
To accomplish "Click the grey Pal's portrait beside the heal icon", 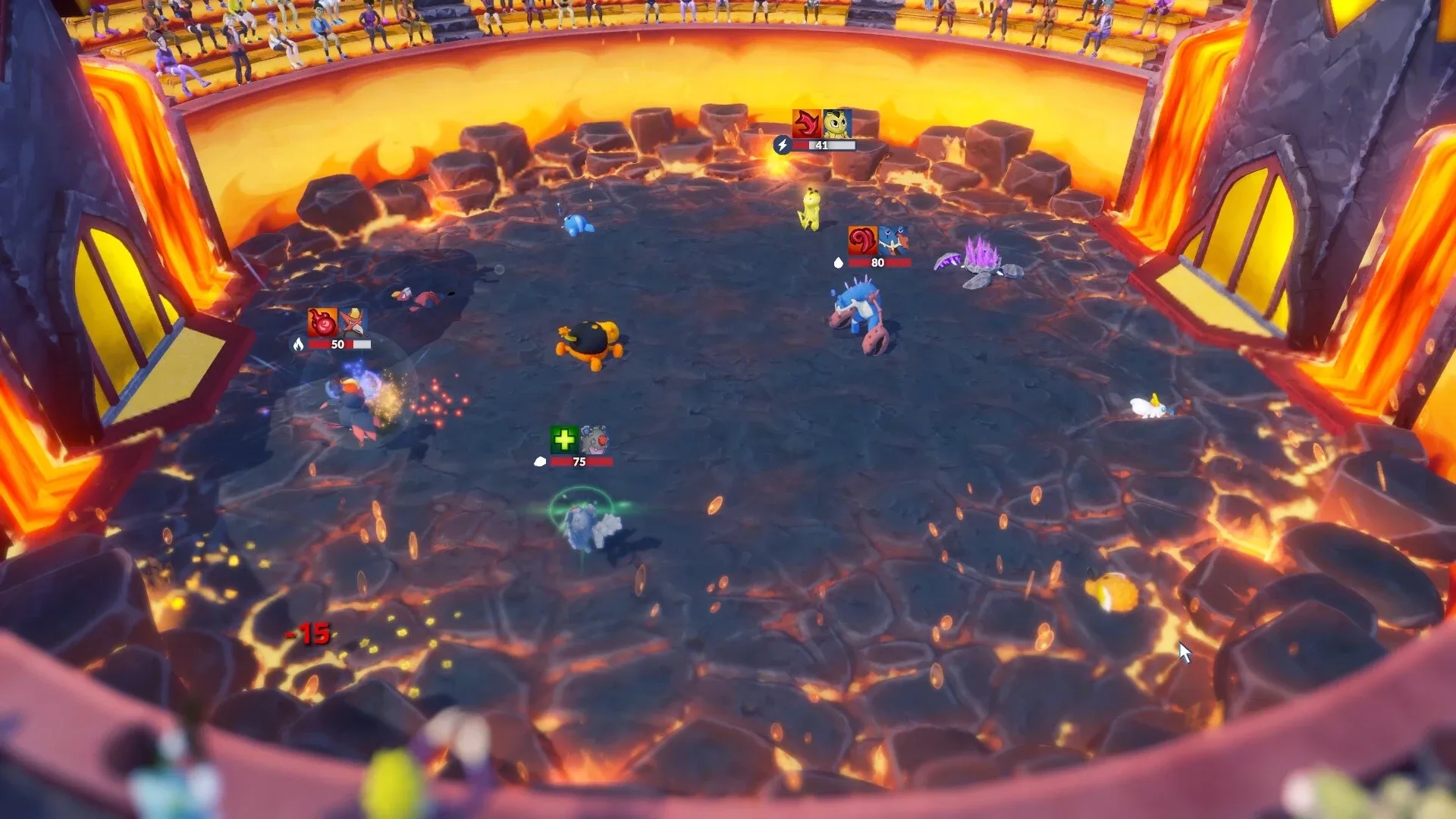I will (594, 440).
